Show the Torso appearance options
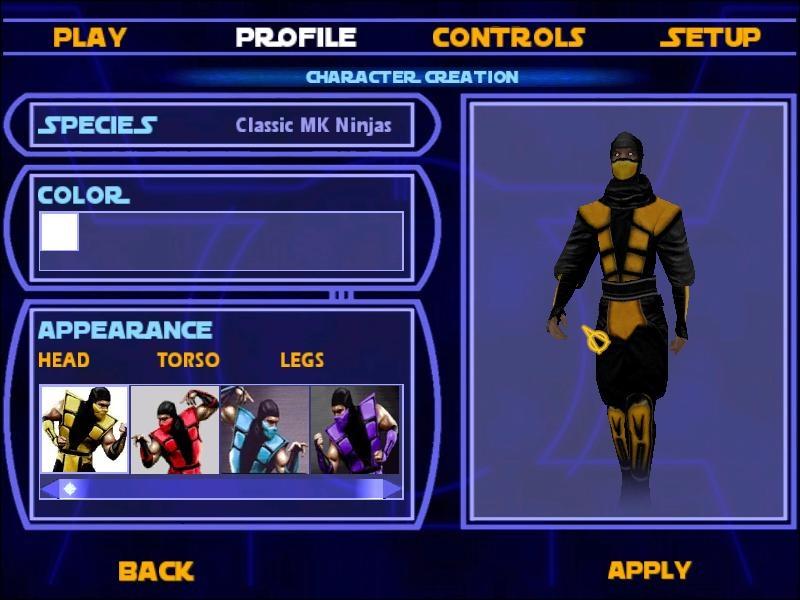The height and width of the screenshot is (600, 800). point(188,360)
